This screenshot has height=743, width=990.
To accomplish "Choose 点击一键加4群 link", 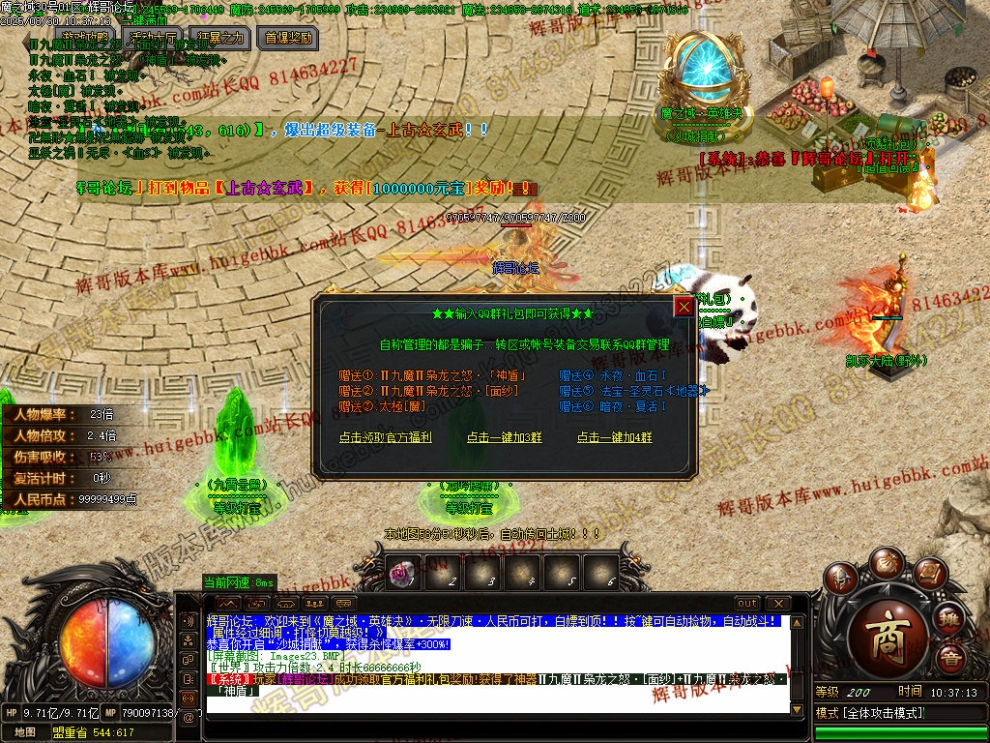I will (x=614, y=438).
